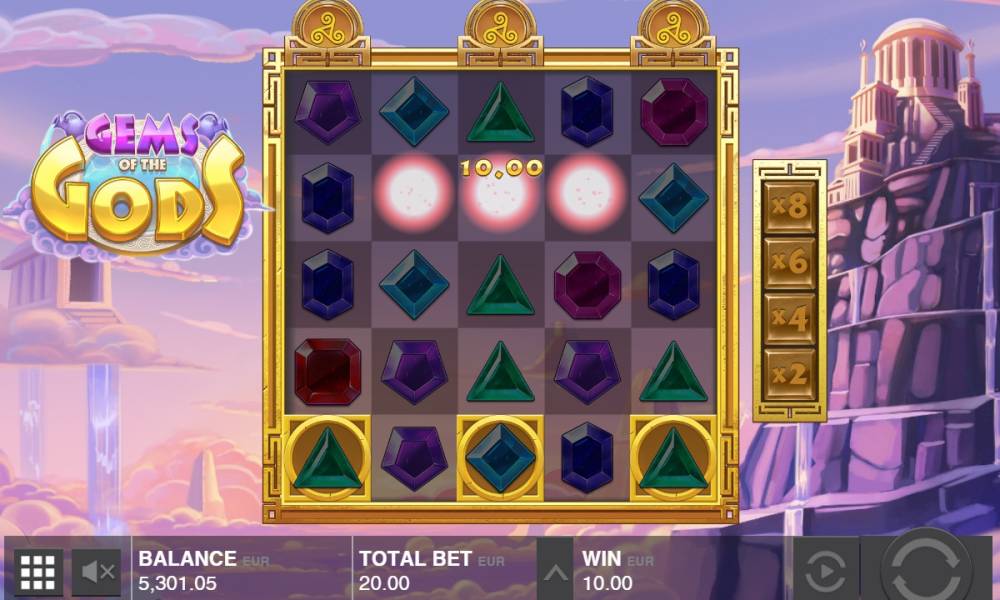Viewport: 1000px width, 600px height.
Task: Expand the total bet selector arrow
Action: click(557, 574)
